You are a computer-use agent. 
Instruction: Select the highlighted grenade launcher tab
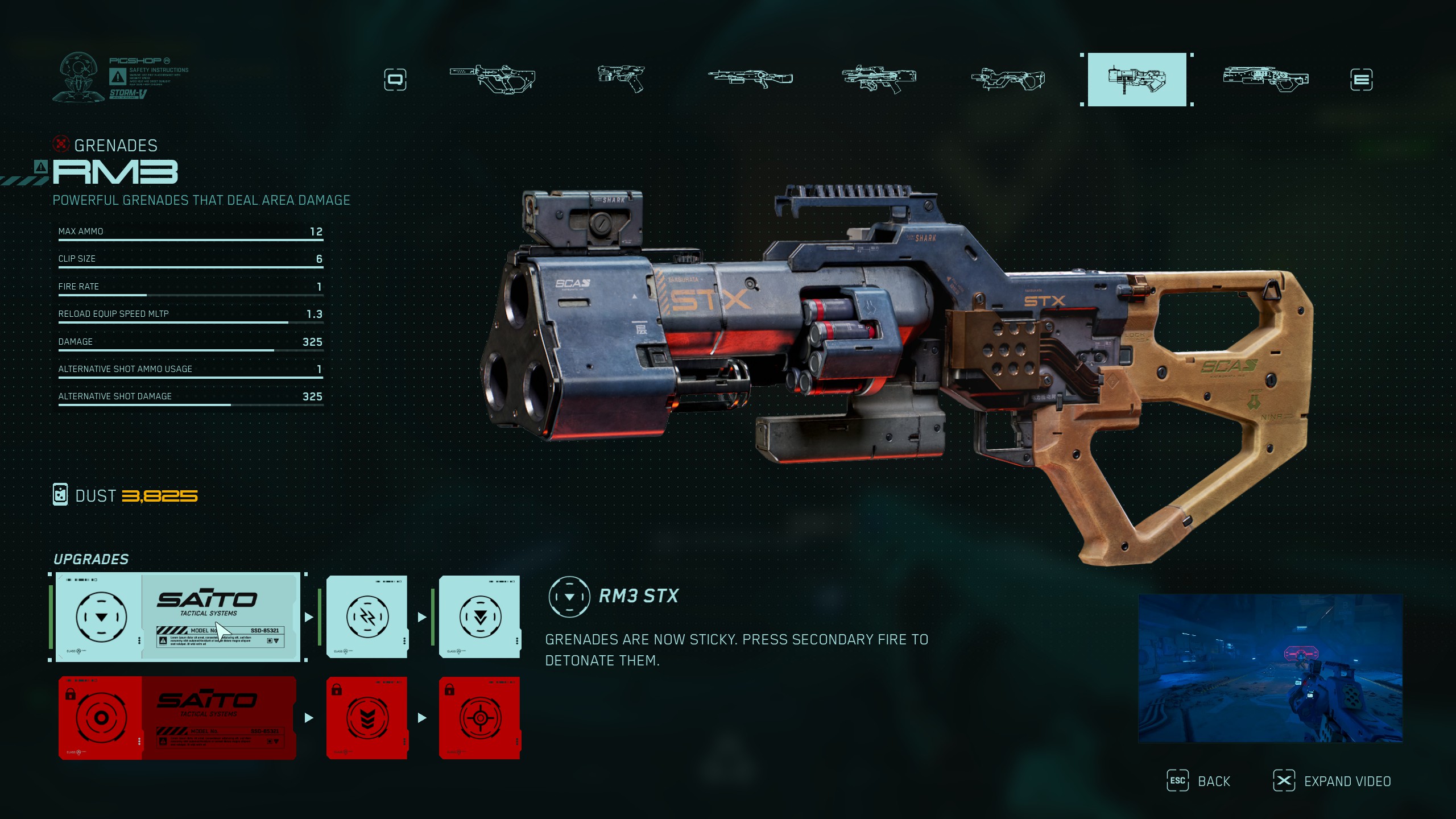click(x=1136, y=80)
